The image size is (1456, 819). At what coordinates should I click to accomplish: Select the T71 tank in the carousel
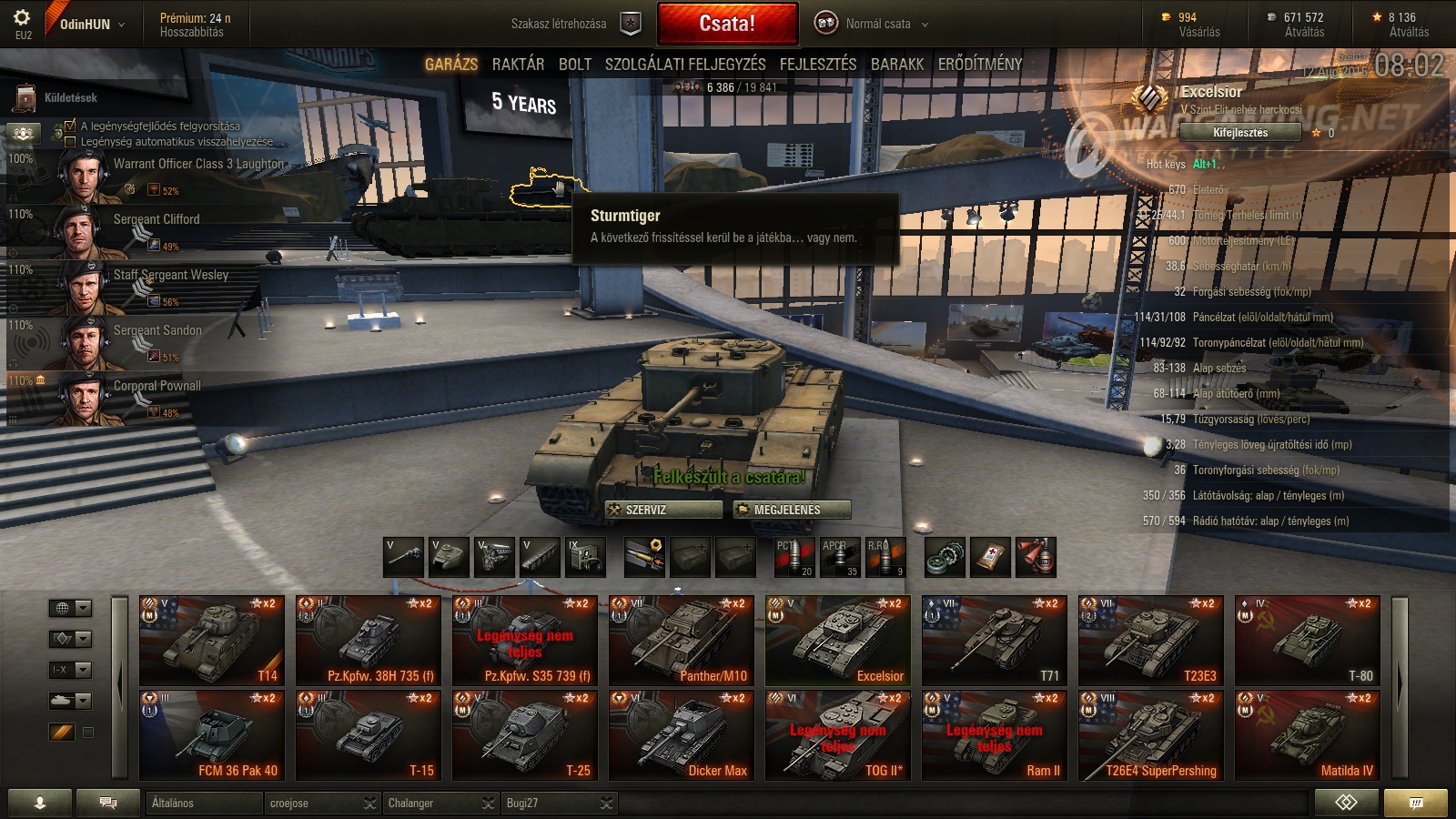(994, 640)
